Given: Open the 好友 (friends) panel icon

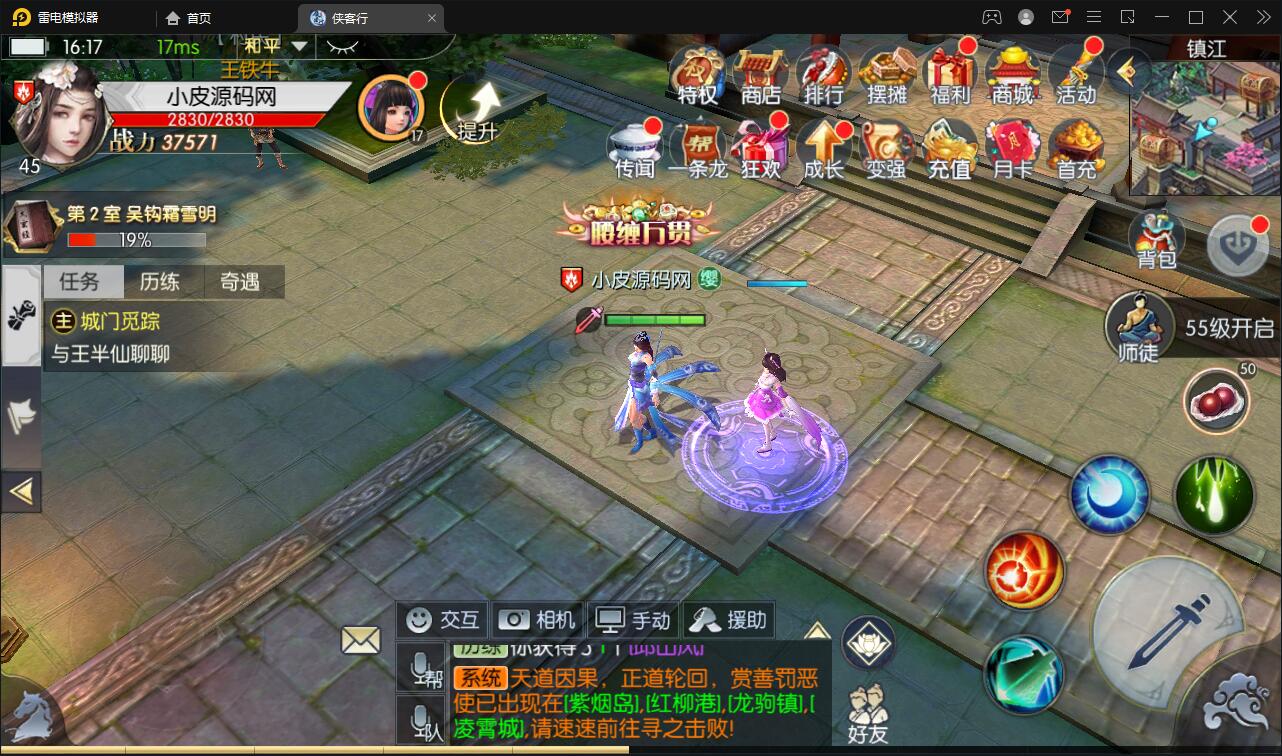Looking at the screenshot, I should click(x=866, y=712).
